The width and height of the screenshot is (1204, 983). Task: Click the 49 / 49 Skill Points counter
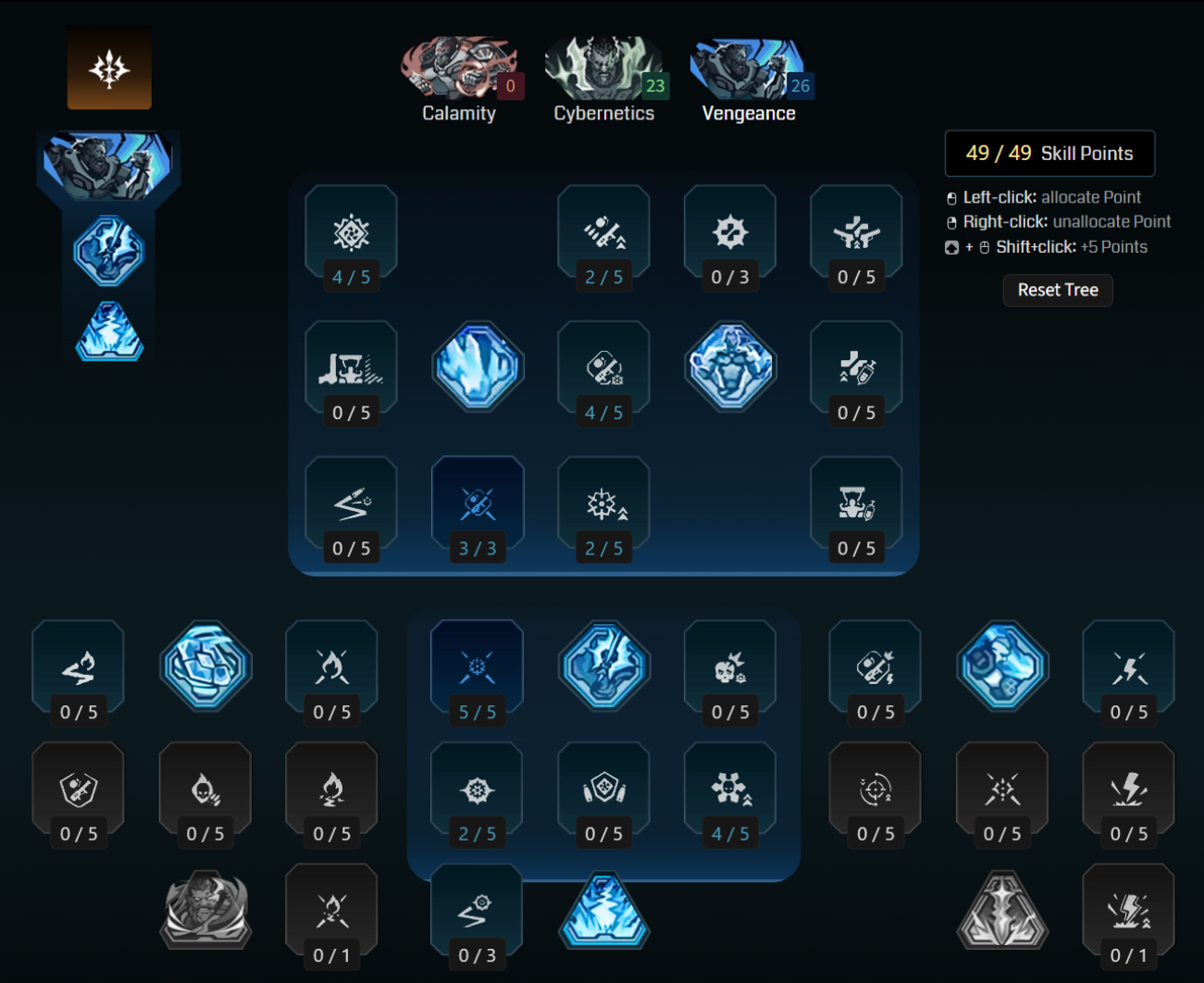click(1049, 153)
